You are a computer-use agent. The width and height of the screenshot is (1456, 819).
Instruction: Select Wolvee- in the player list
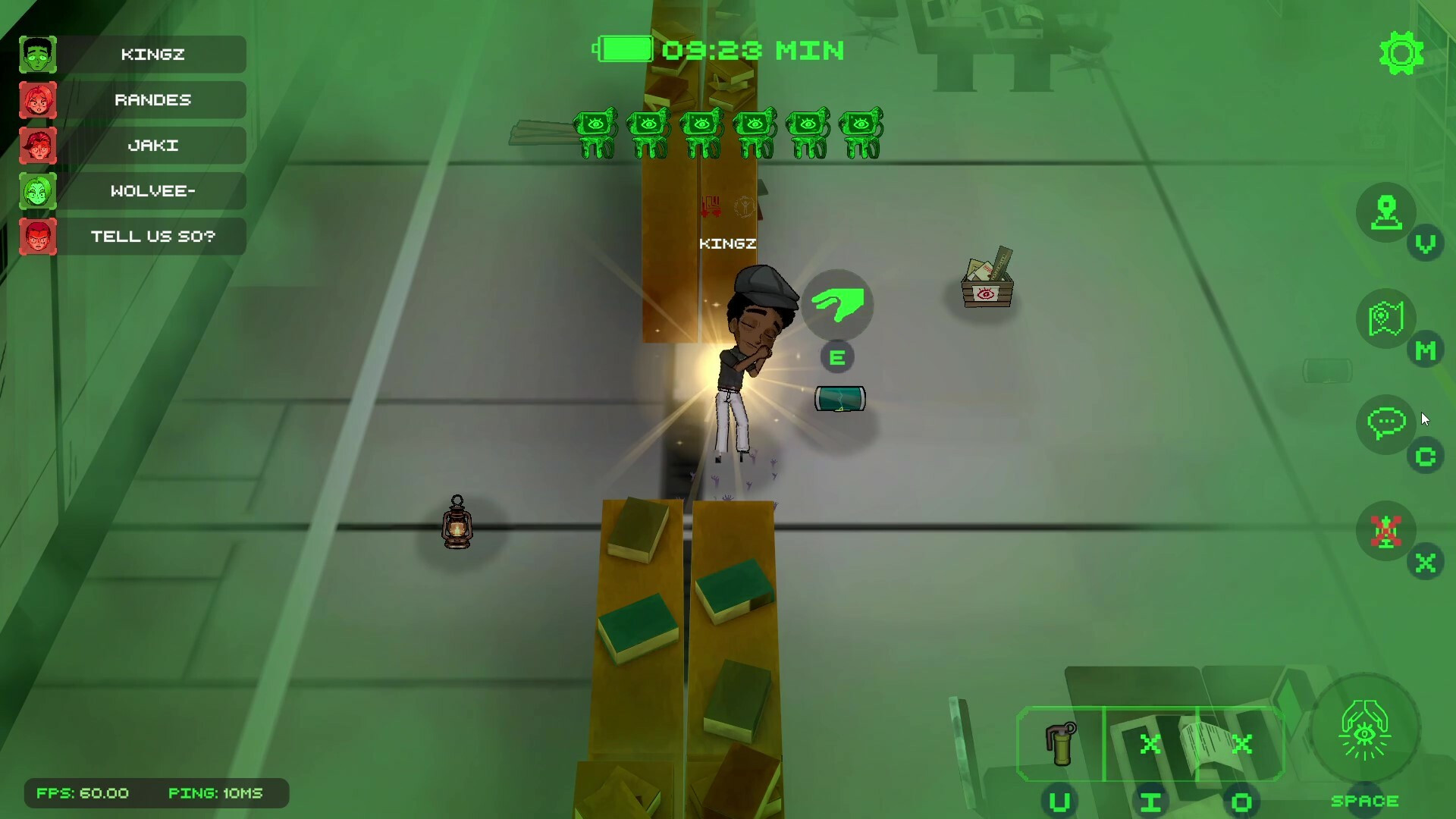click(152, 191)
